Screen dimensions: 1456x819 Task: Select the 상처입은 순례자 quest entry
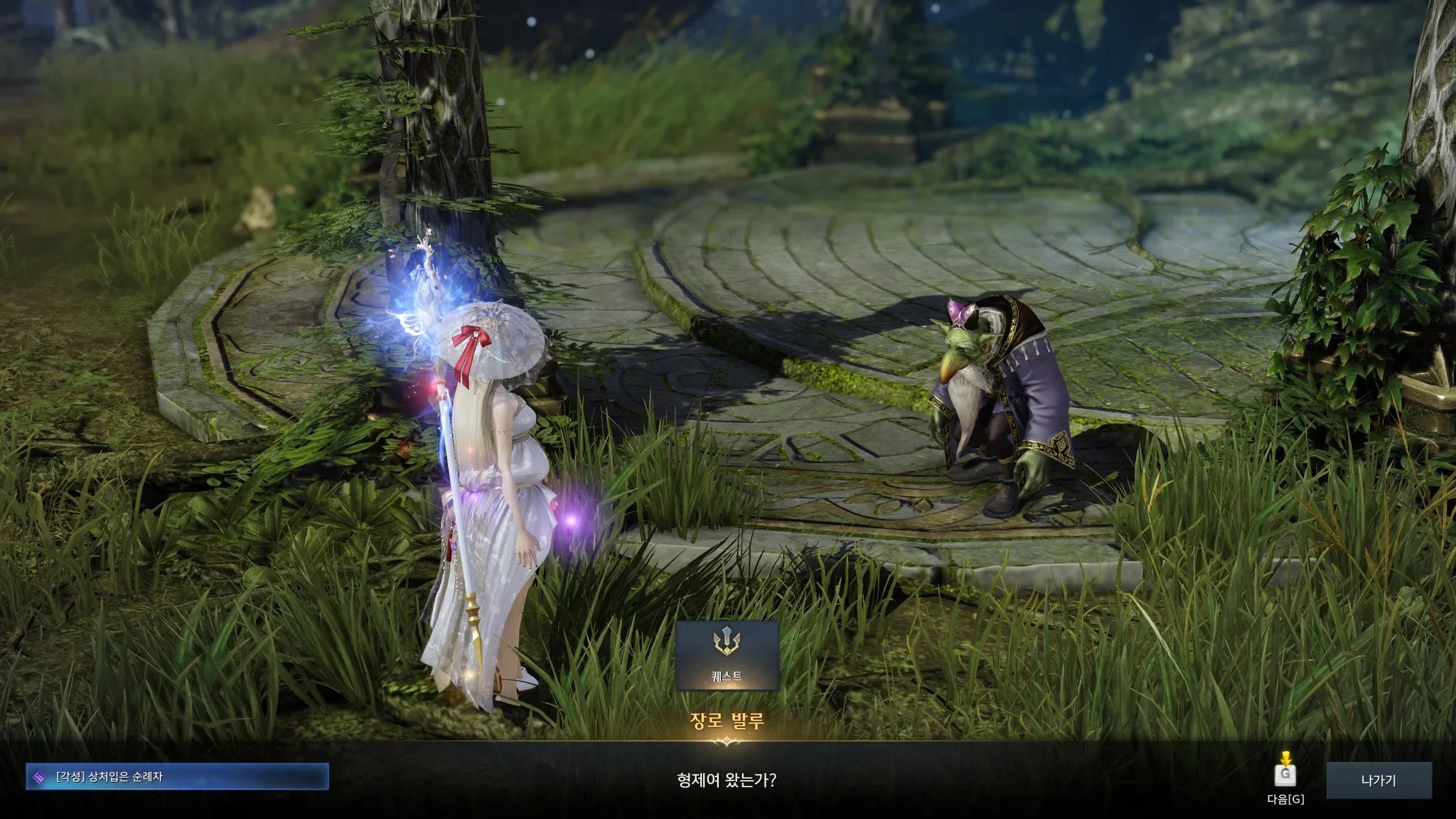tap(177, 777)
